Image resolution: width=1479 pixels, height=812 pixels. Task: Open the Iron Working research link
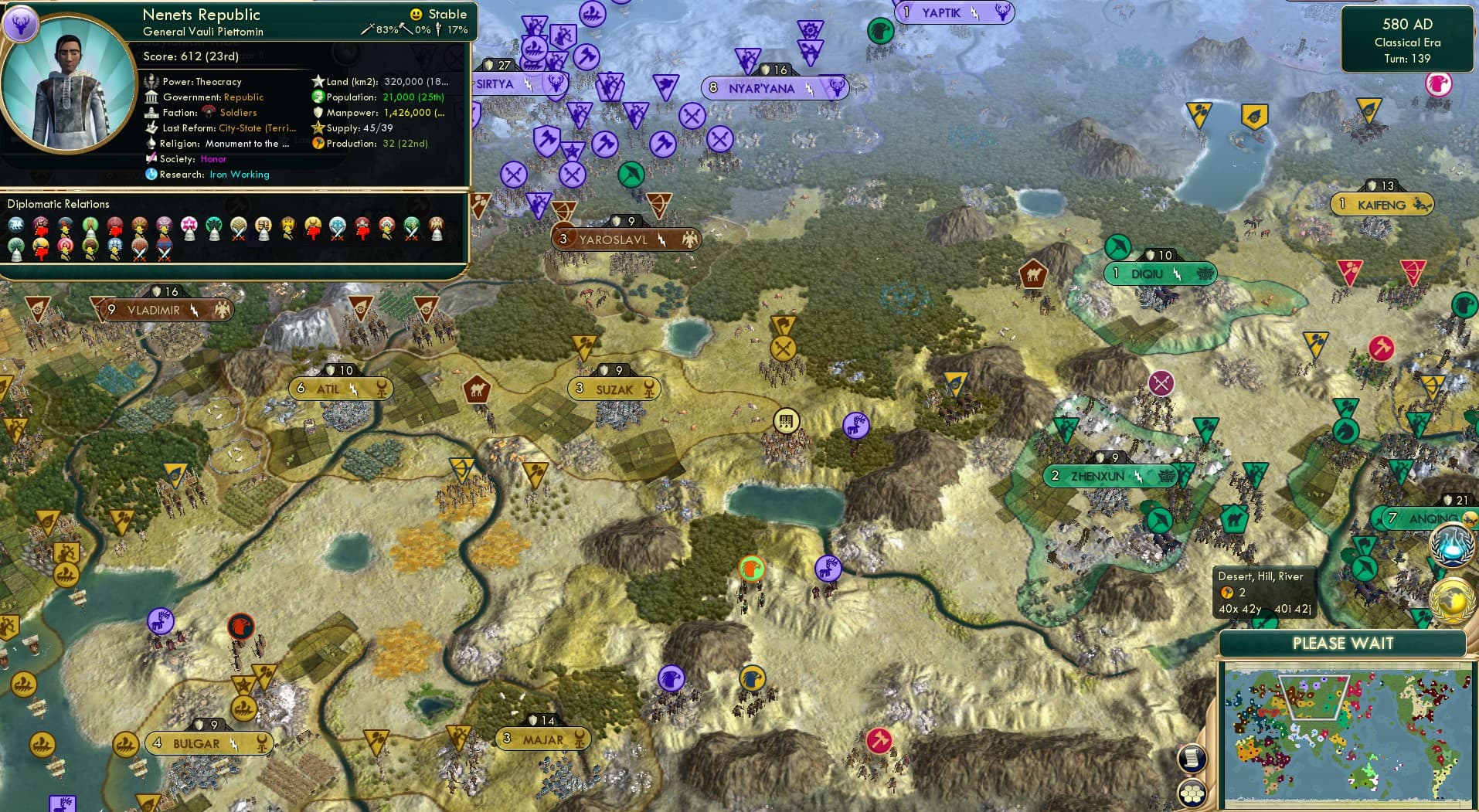click(x=240, y=175)
